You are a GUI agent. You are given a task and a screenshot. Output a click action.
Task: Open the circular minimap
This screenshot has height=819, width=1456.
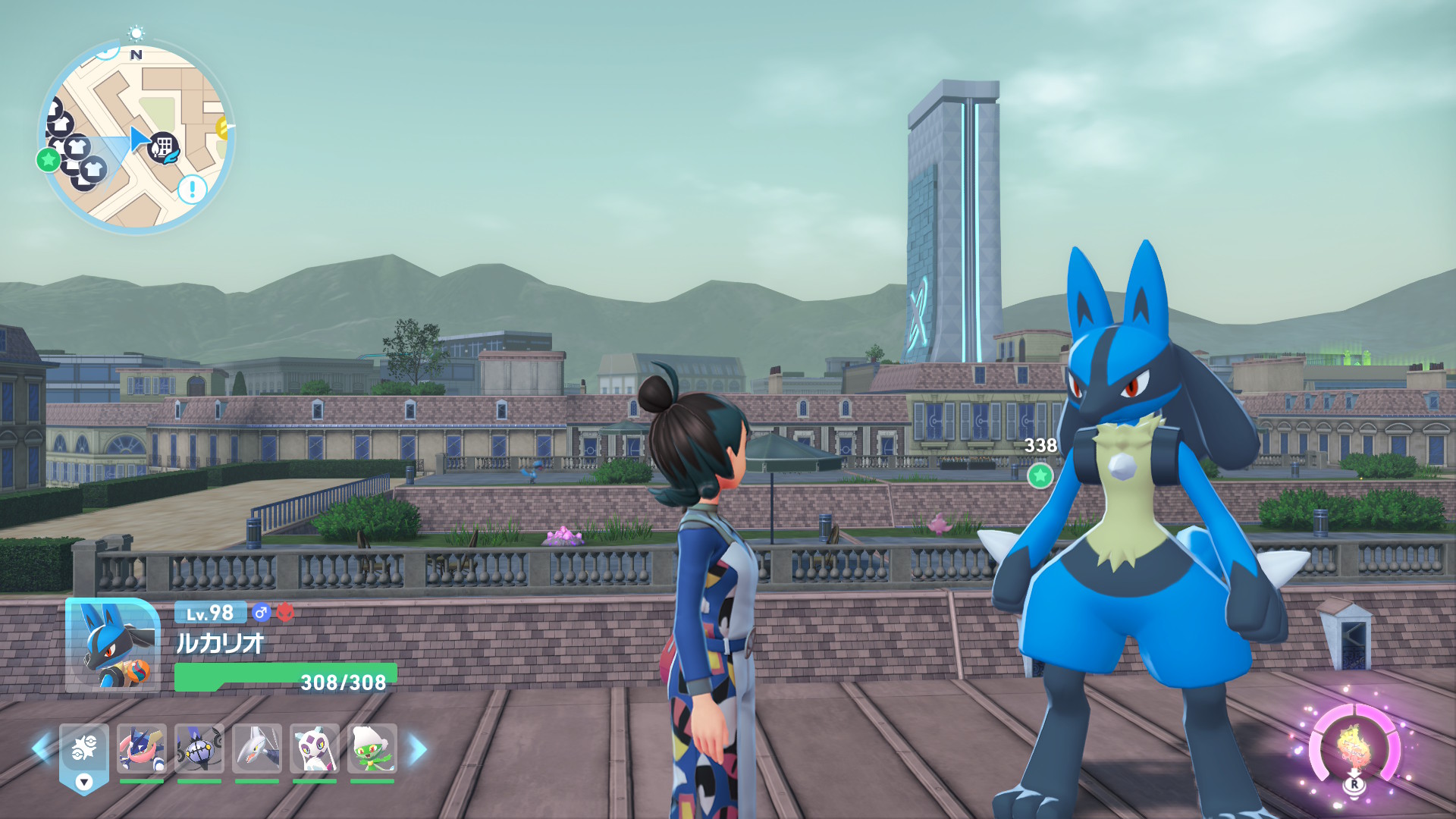pos(136,136)
